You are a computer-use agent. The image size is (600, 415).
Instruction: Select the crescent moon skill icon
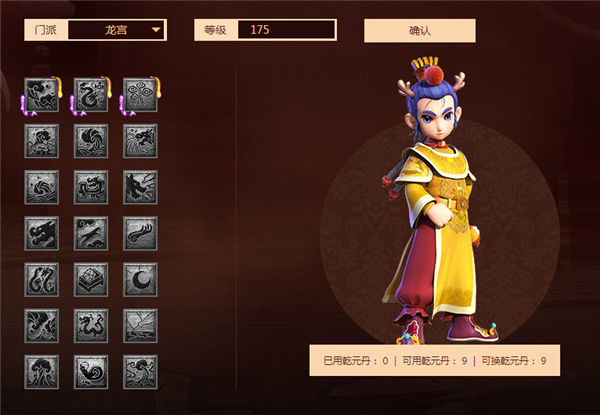click(x=140, y=279)
